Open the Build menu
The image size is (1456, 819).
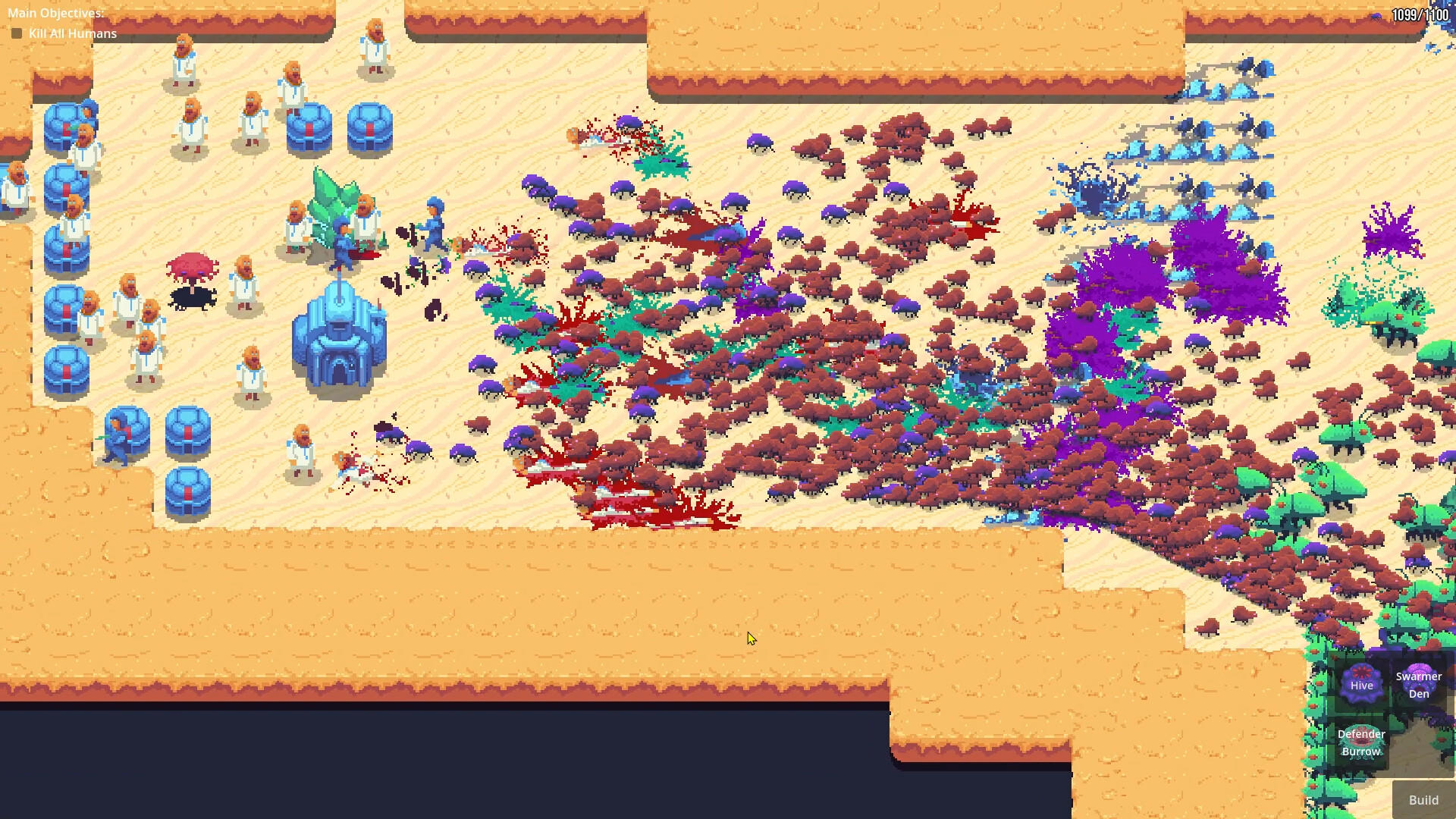1424,800
